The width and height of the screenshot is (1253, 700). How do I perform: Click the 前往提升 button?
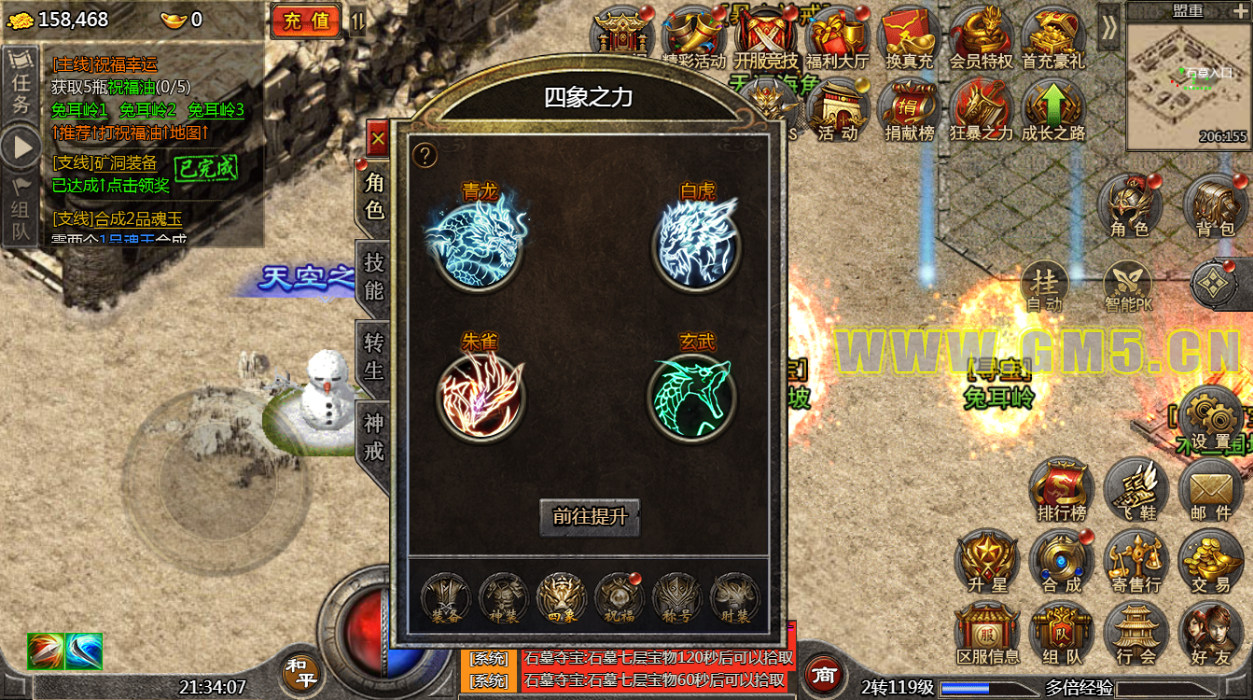click(x=590, y=516)
